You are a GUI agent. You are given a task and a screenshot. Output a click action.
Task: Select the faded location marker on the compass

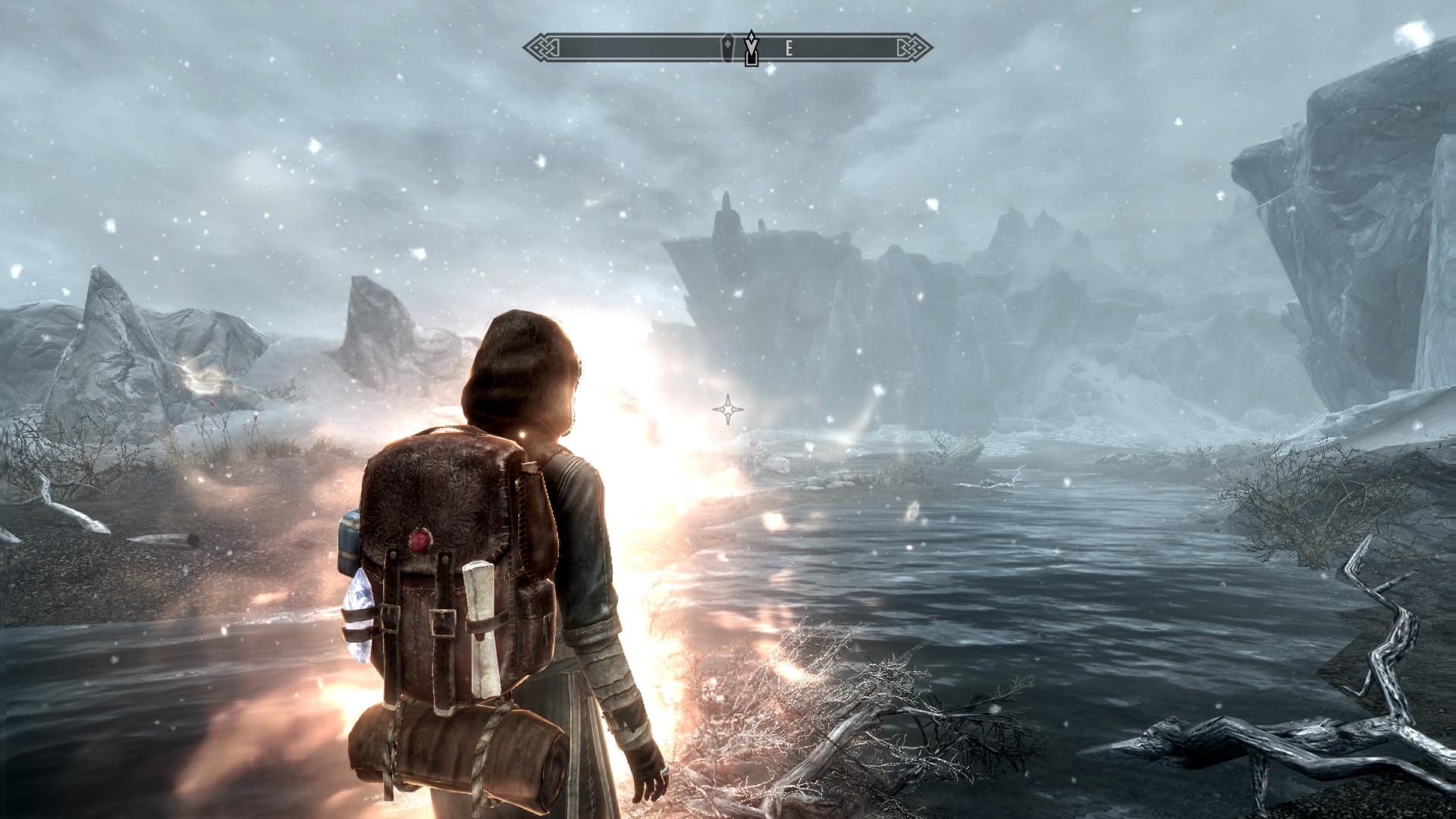click(728, 48)
